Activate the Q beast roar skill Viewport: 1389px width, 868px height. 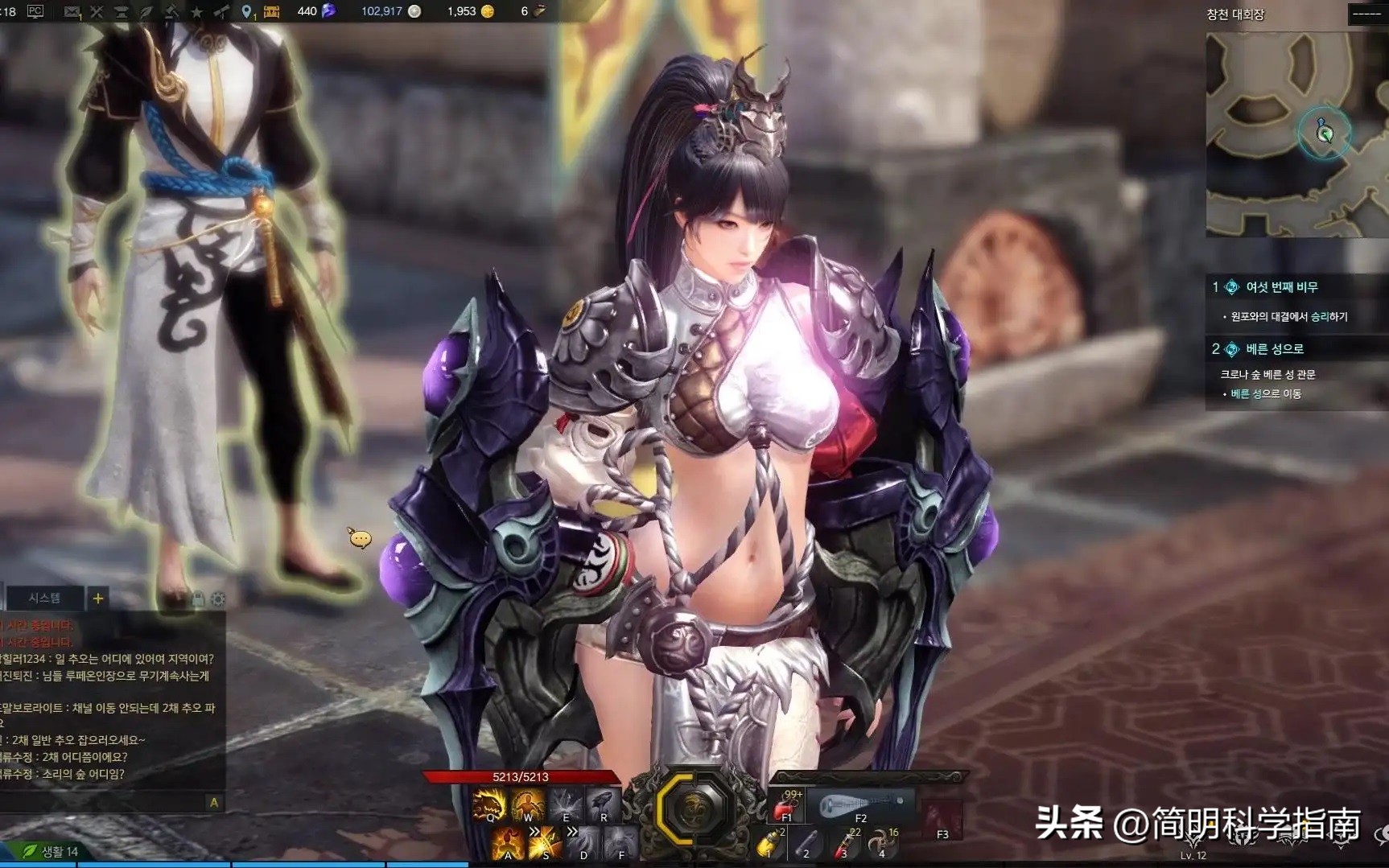coord(488,804)
